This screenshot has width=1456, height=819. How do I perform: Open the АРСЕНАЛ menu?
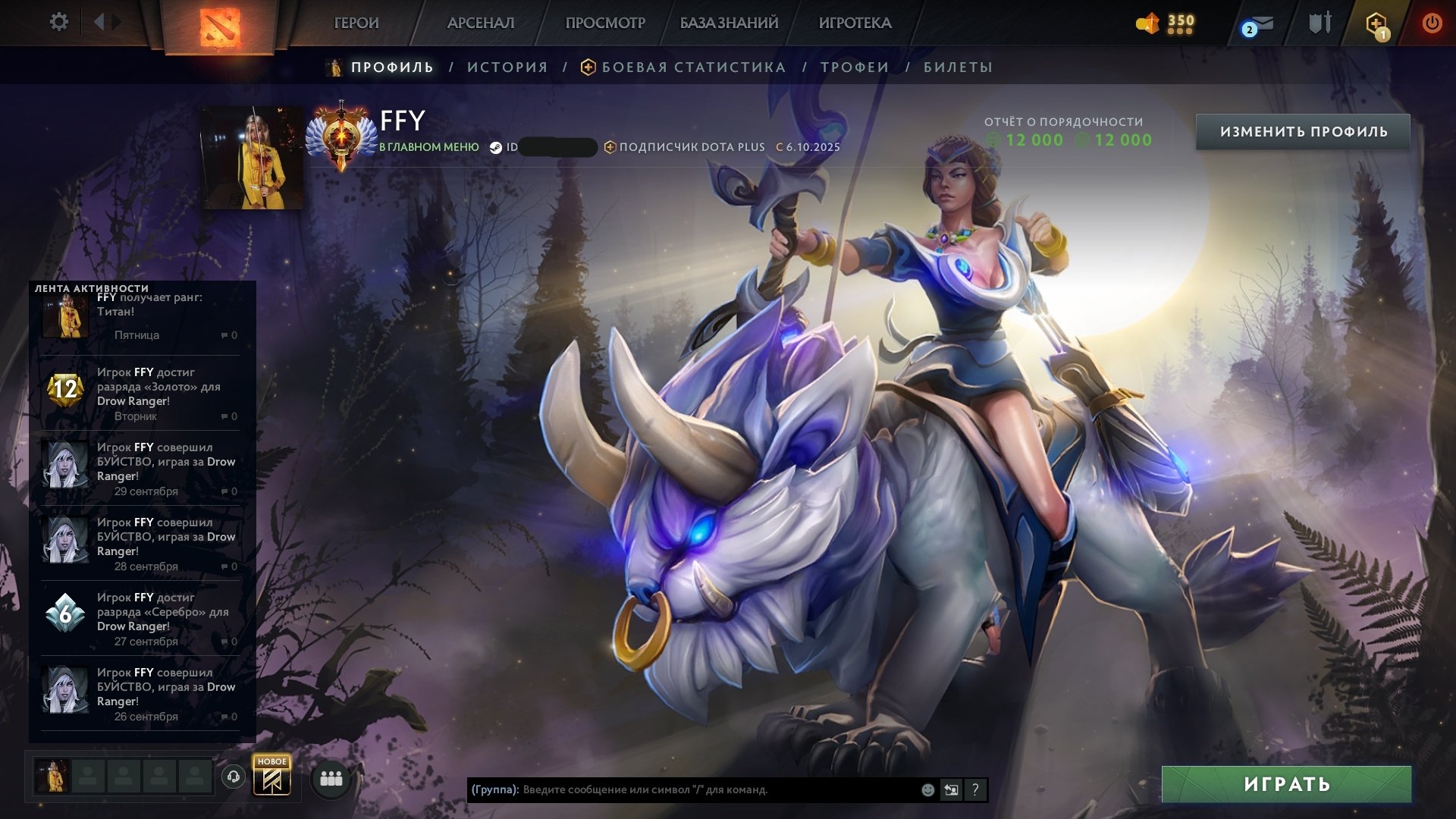[x=481, y=23]
